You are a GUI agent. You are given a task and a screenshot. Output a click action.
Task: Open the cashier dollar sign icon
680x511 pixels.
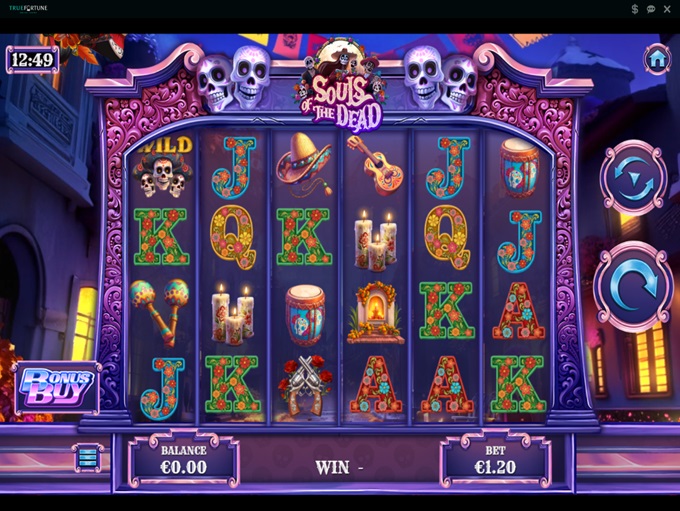coord(635,9)
